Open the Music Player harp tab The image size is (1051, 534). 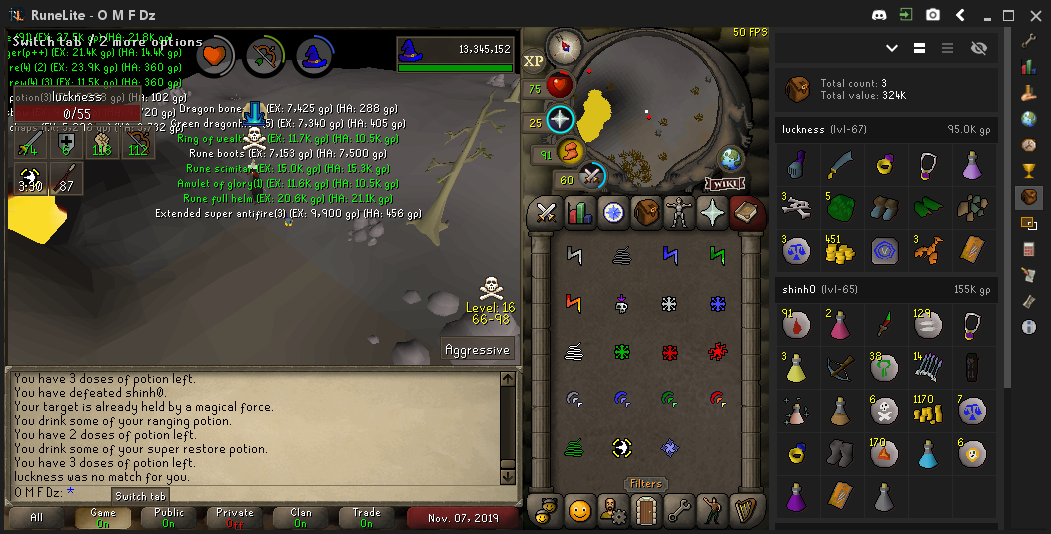tap(747, 511)
